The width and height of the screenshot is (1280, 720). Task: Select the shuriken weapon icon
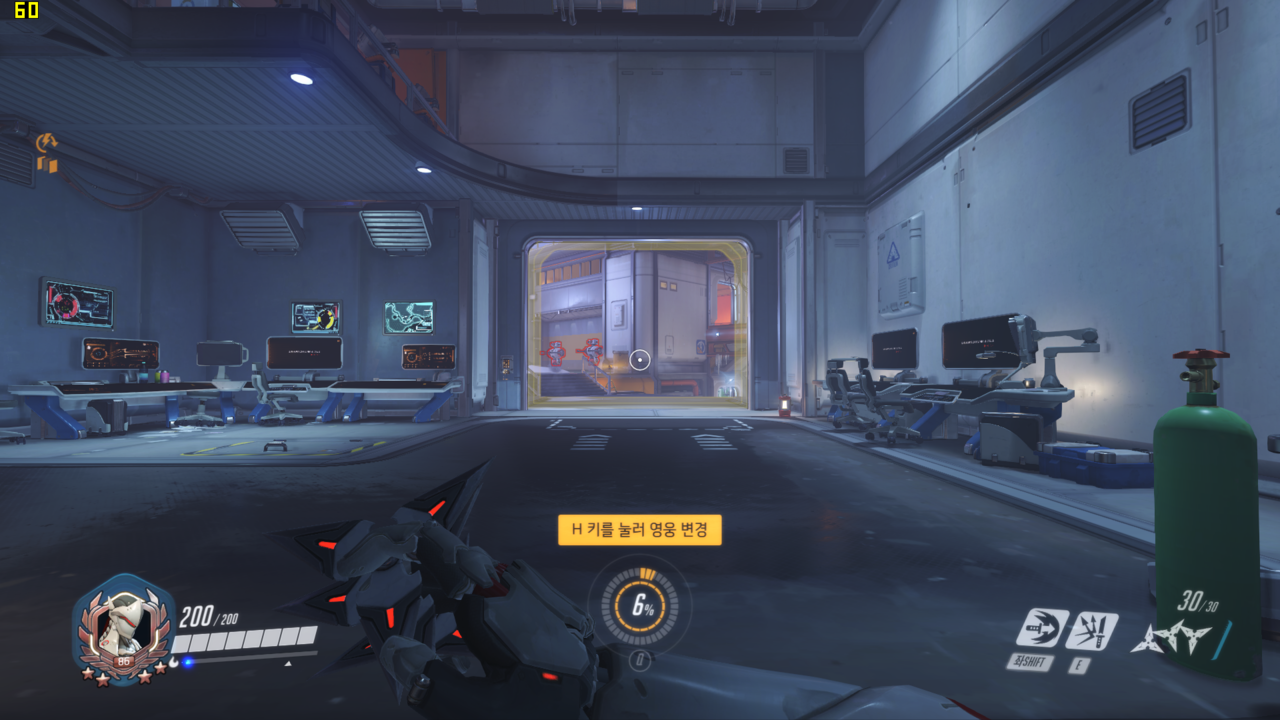(1170, 637)
